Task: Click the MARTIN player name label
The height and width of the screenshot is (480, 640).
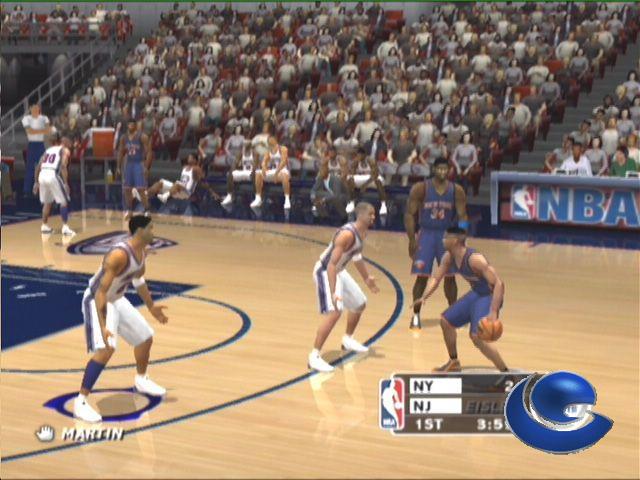Action: (92, 434)
